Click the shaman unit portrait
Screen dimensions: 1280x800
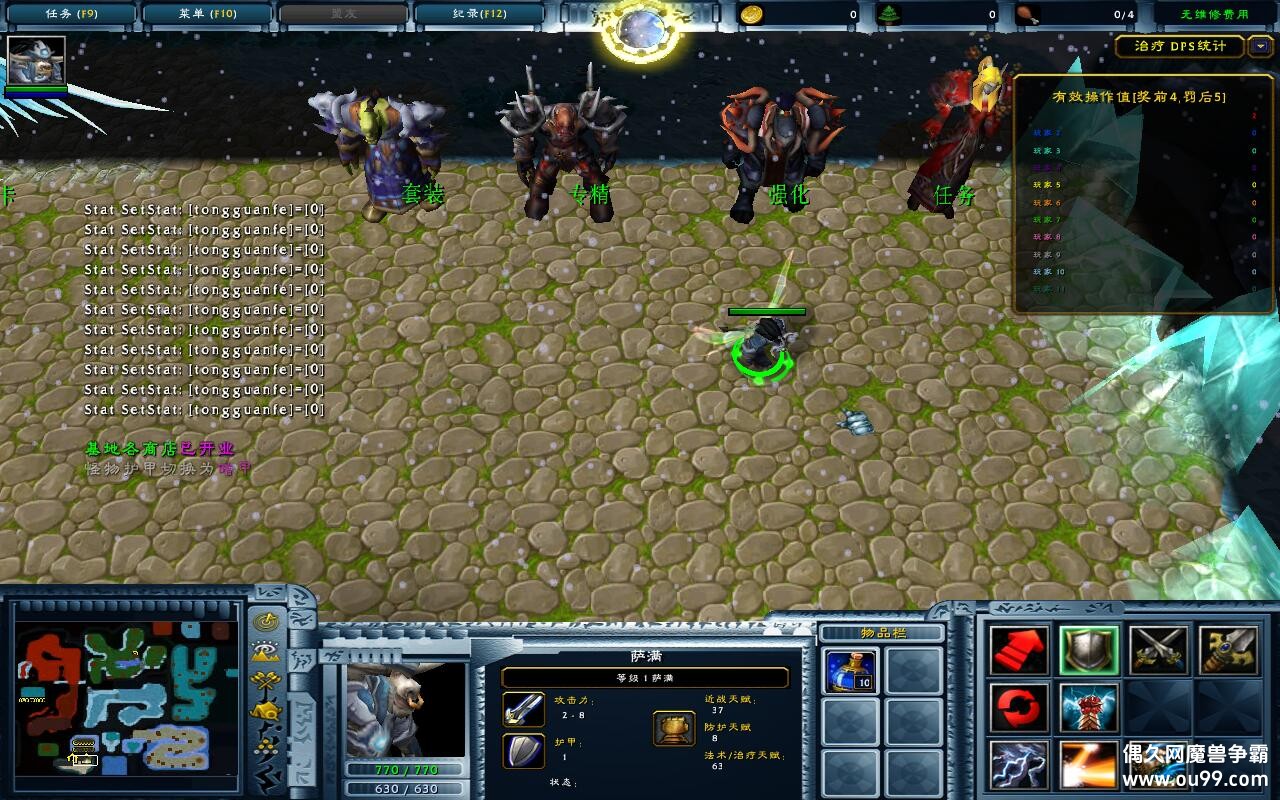(x=404, y=708)
